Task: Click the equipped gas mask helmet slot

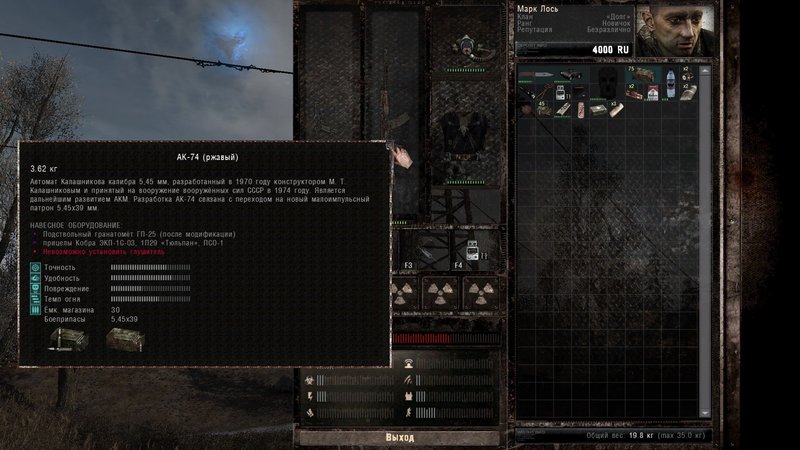Action: tap(464, 44)
